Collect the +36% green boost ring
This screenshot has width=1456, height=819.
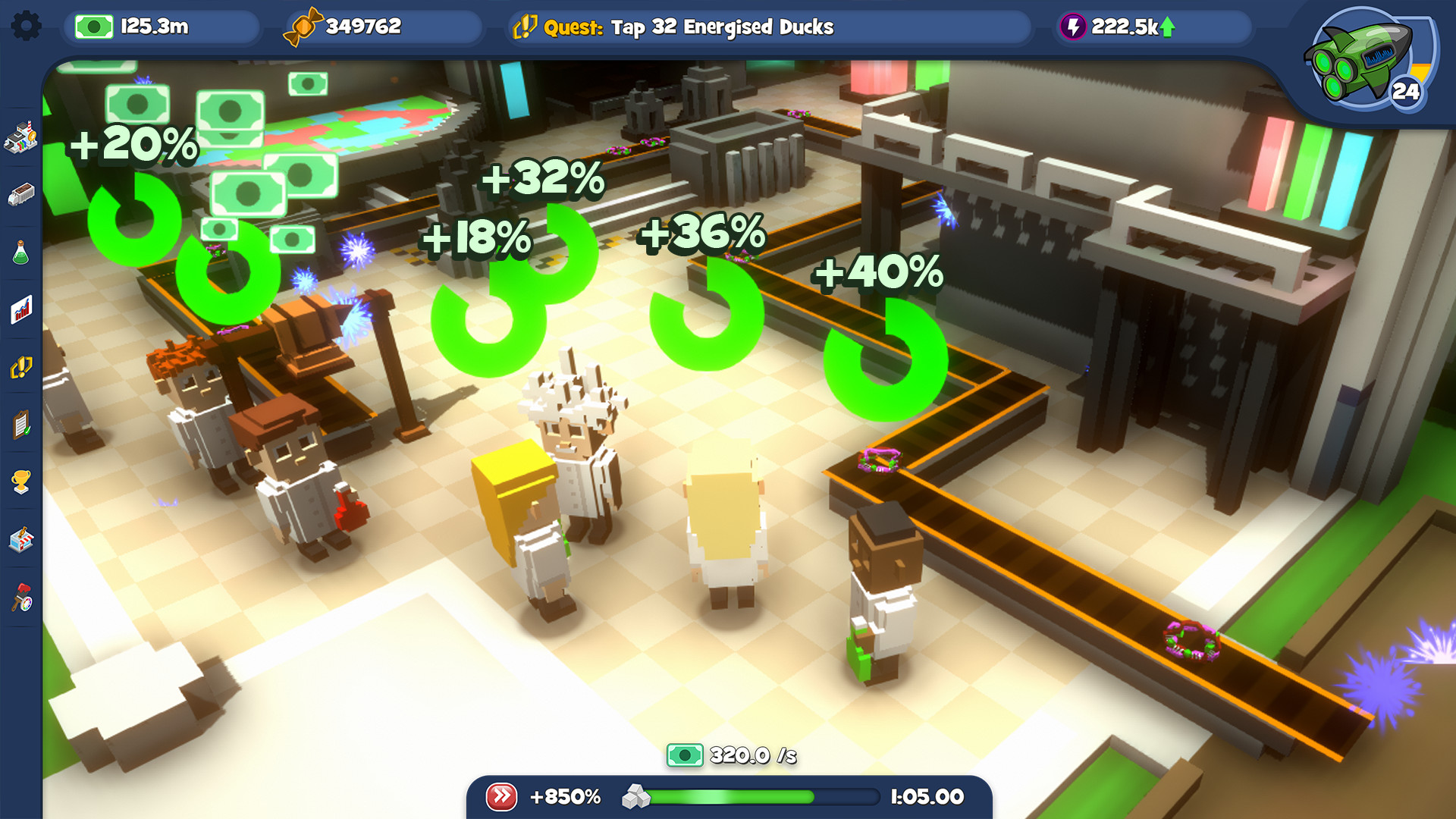tap(709, 315)
